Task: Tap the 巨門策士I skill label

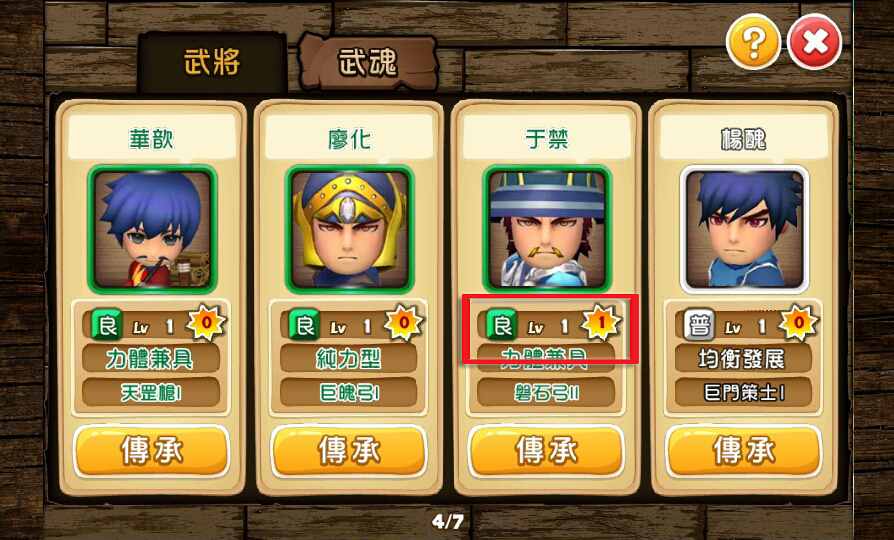Action: tap(743, 392)
